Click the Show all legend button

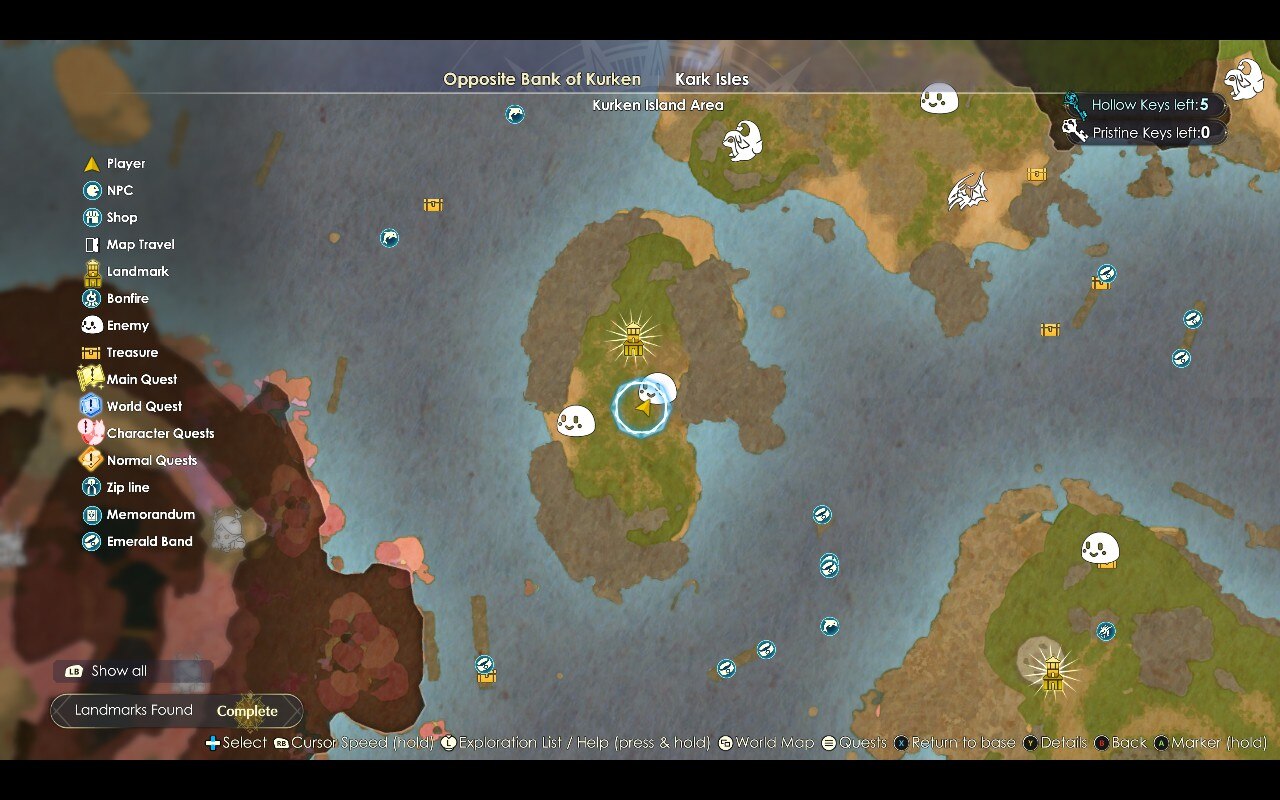[118, 671]
